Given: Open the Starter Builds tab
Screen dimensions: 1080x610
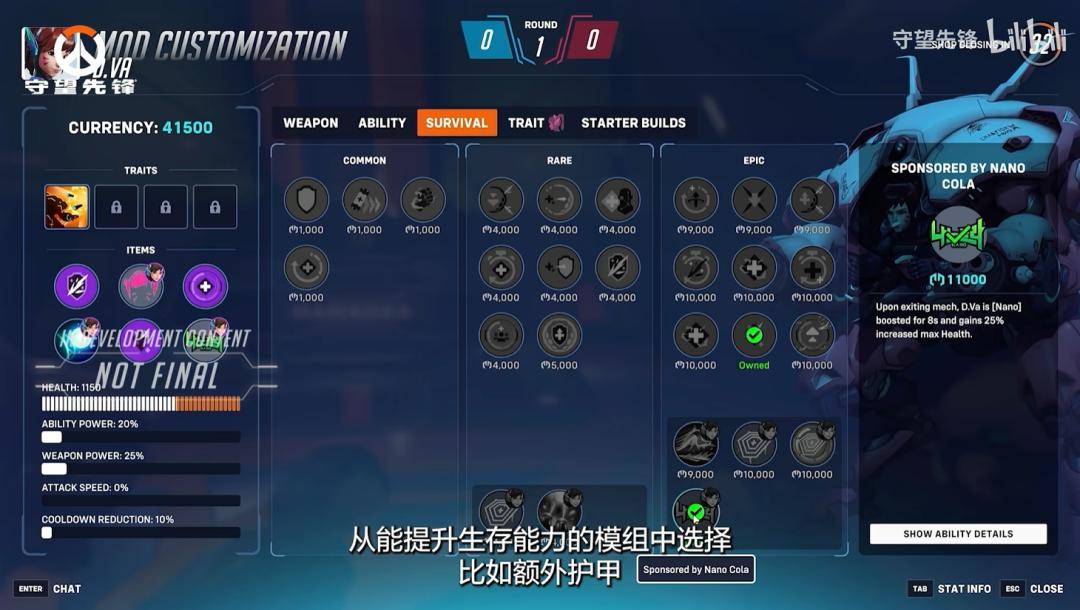Looking at the screenshot, I should click(633, 123).
